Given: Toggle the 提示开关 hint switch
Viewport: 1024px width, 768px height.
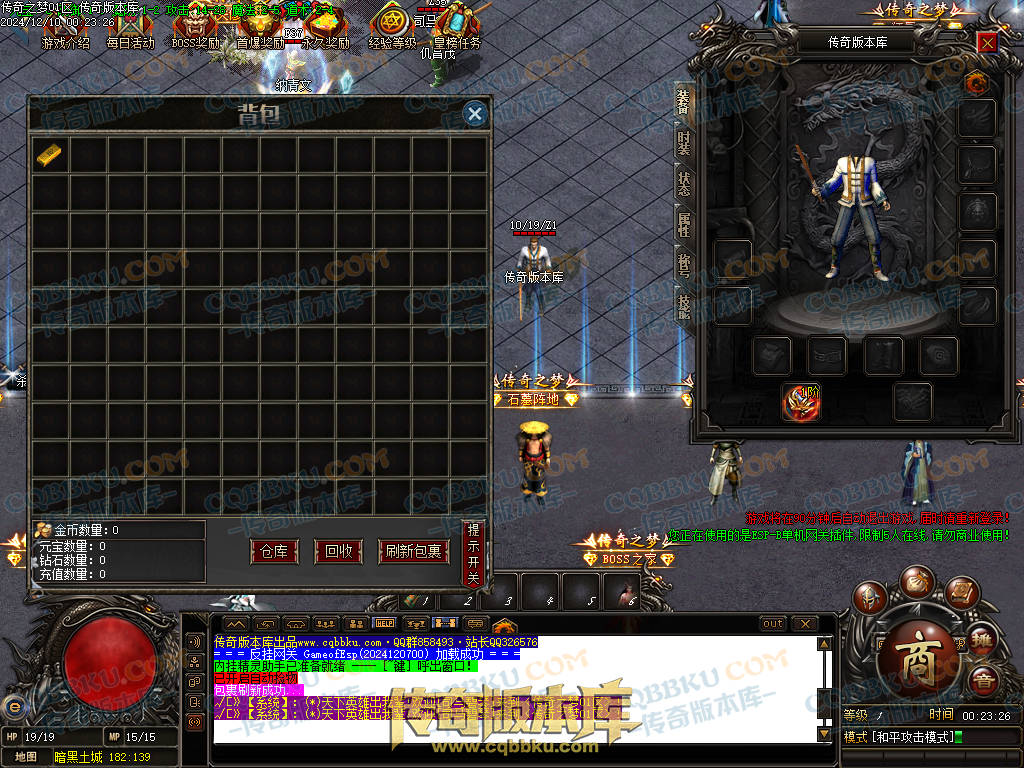Looking at the screenshot, I should [x=473, y=553].
